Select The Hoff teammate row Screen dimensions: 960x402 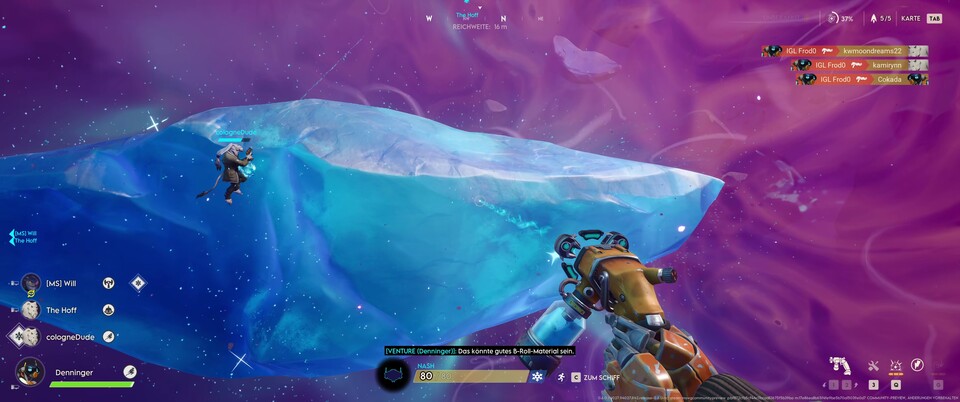pyautogui.click(x=60, y=310)
